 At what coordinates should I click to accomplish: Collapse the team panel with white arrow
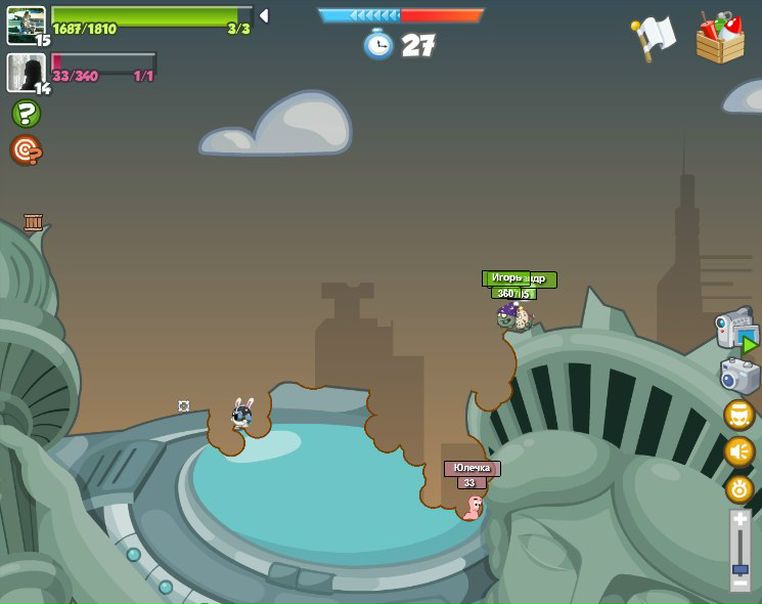(264, 16)
